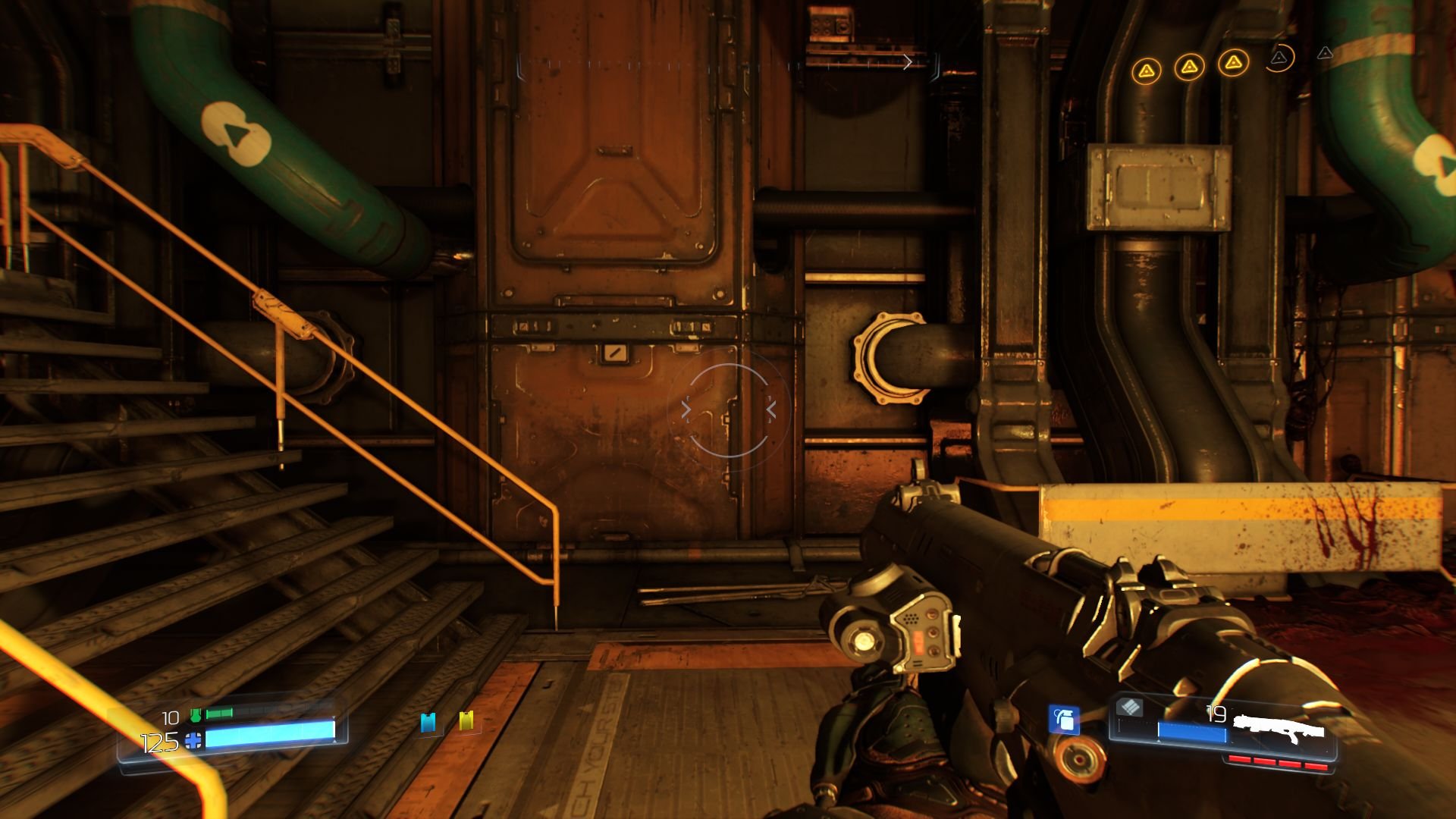Click the blue health bar fill
The image size is (1456, 819).
270,733
